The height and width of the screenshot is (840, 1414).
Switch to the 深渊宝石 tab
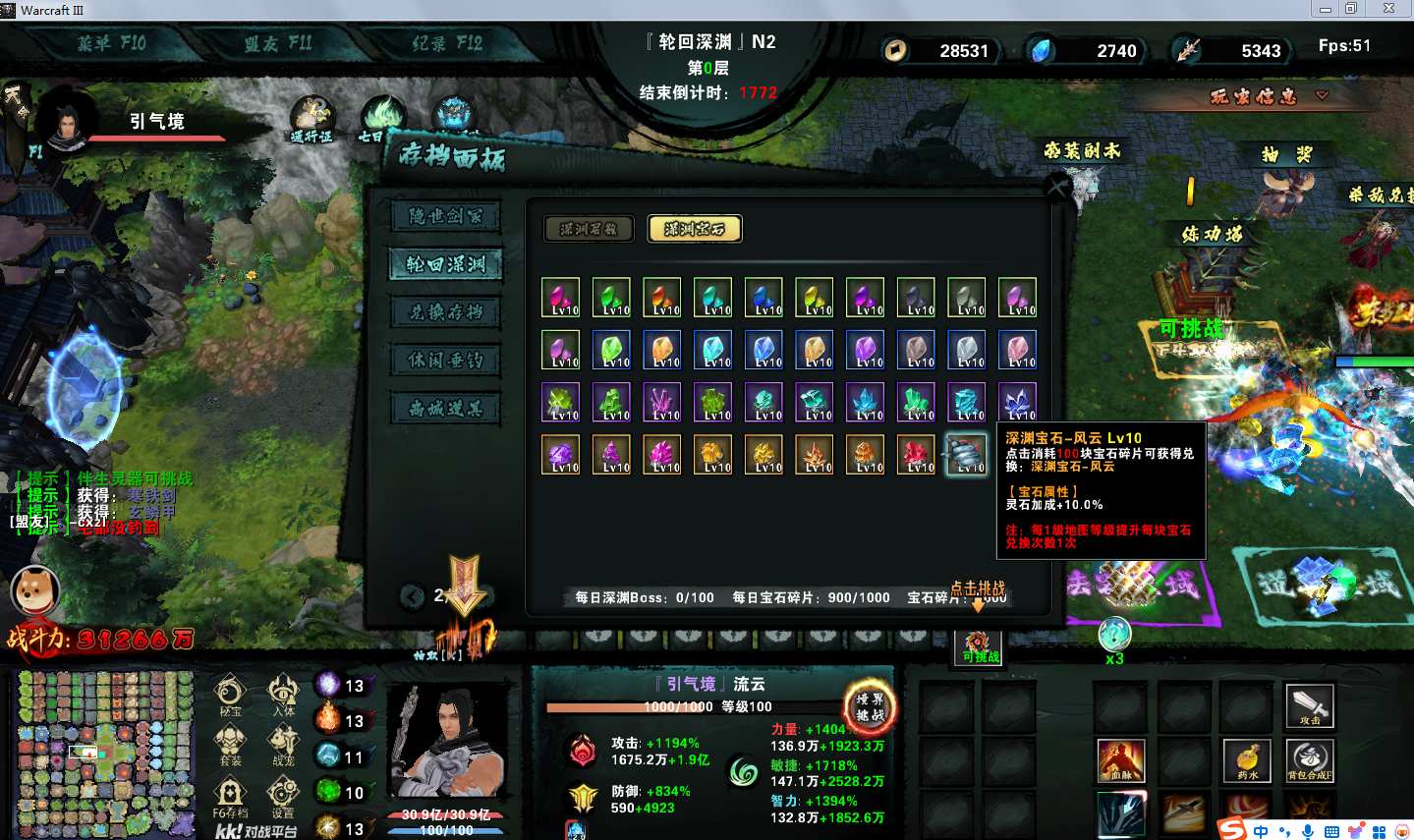point(695,229)
